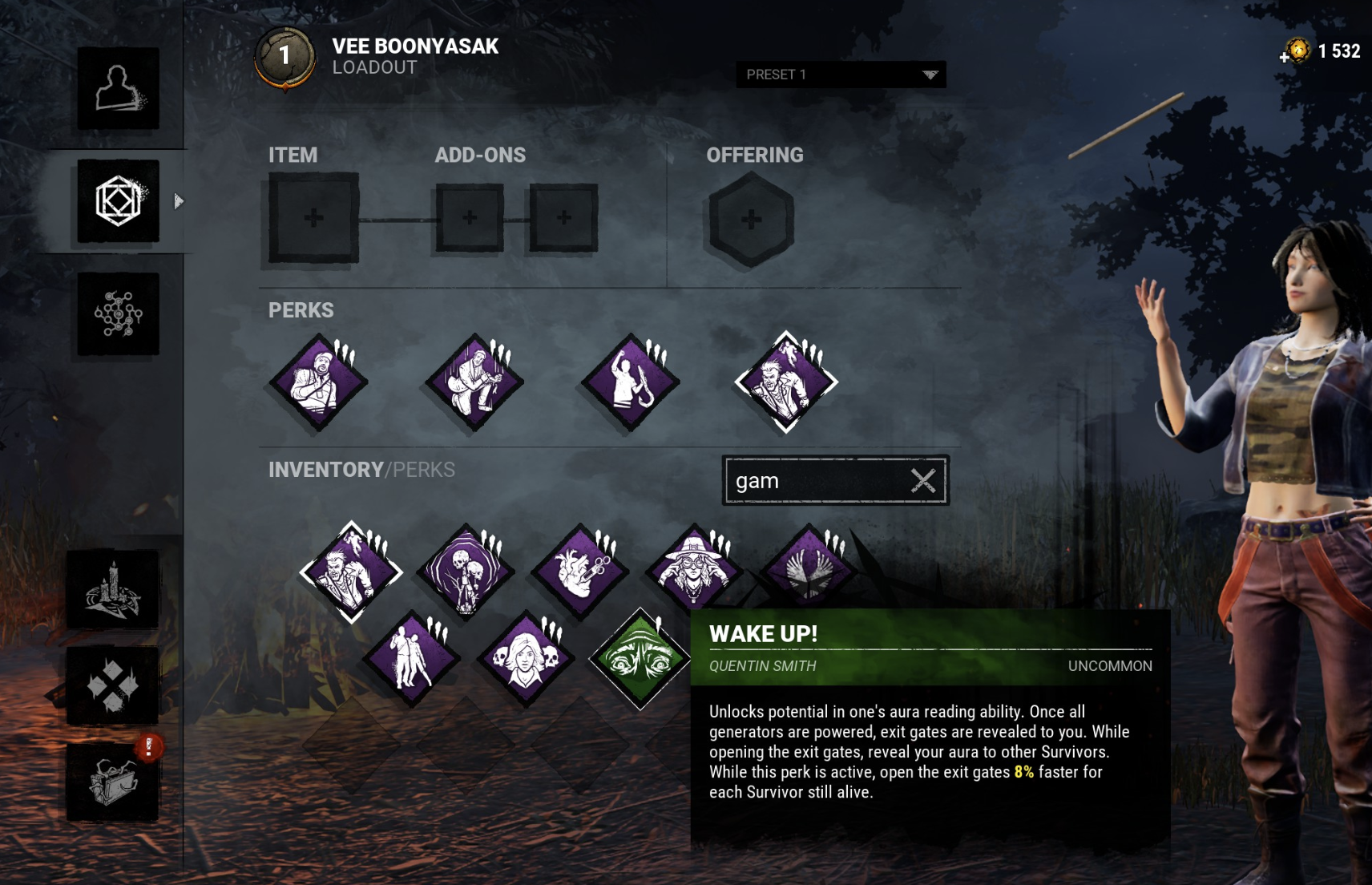Switch to the Loadout sidebar tab

[x=117, y=203]
